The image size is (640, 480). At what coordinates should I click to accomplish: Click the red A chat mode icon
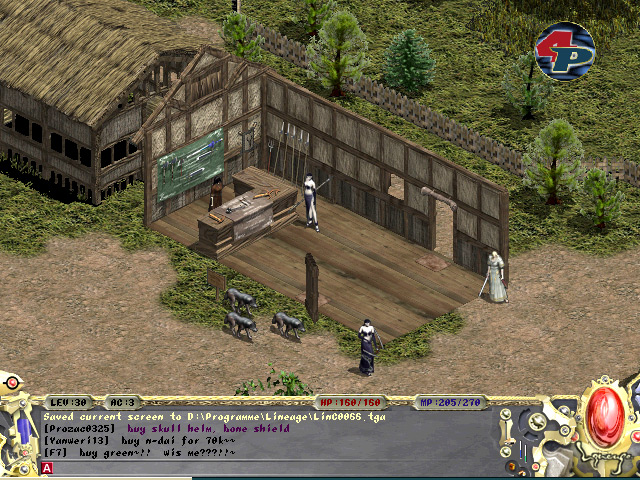click(47, 467)
